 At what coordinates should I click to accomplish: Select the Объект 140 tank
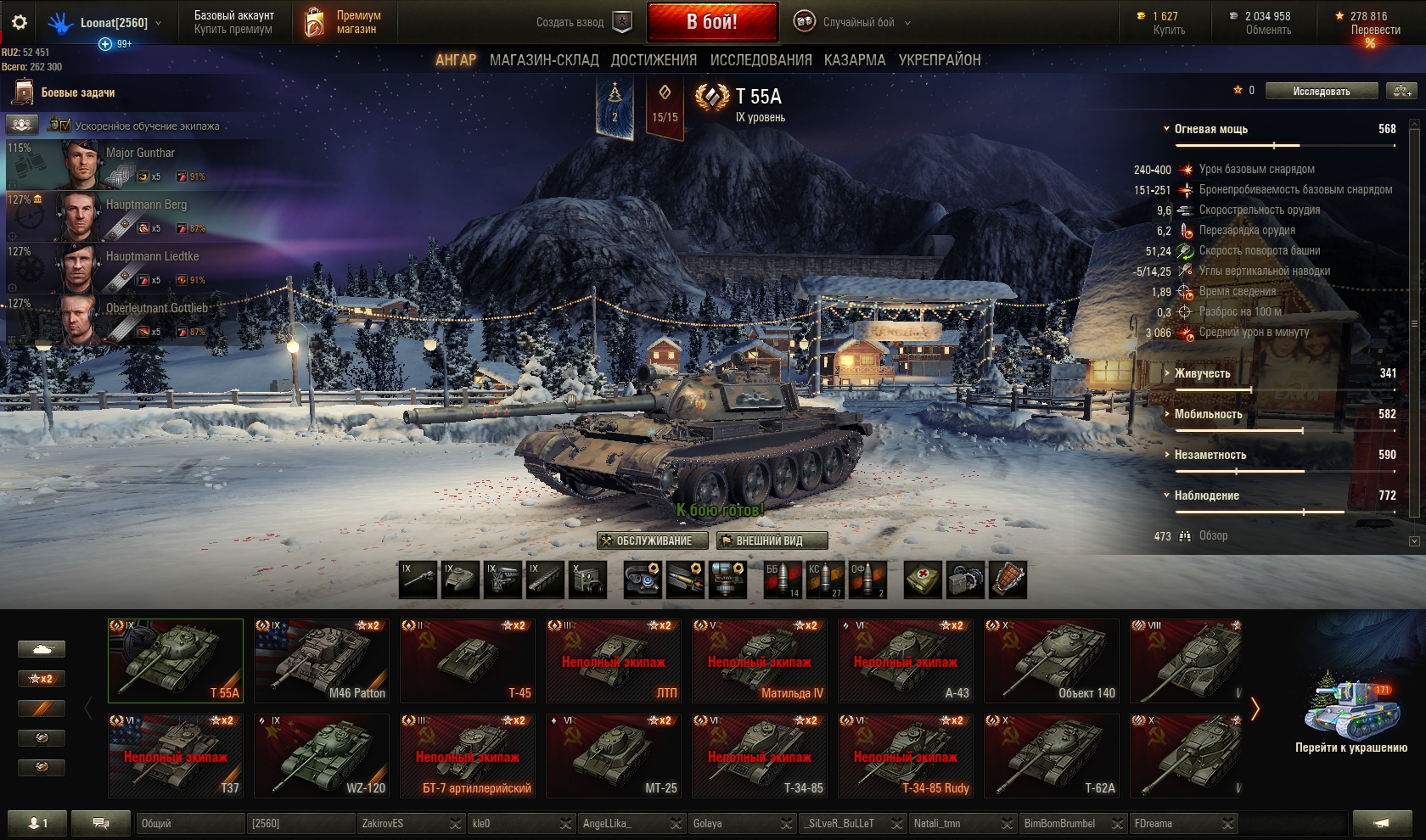click(x=1052, y=661)
